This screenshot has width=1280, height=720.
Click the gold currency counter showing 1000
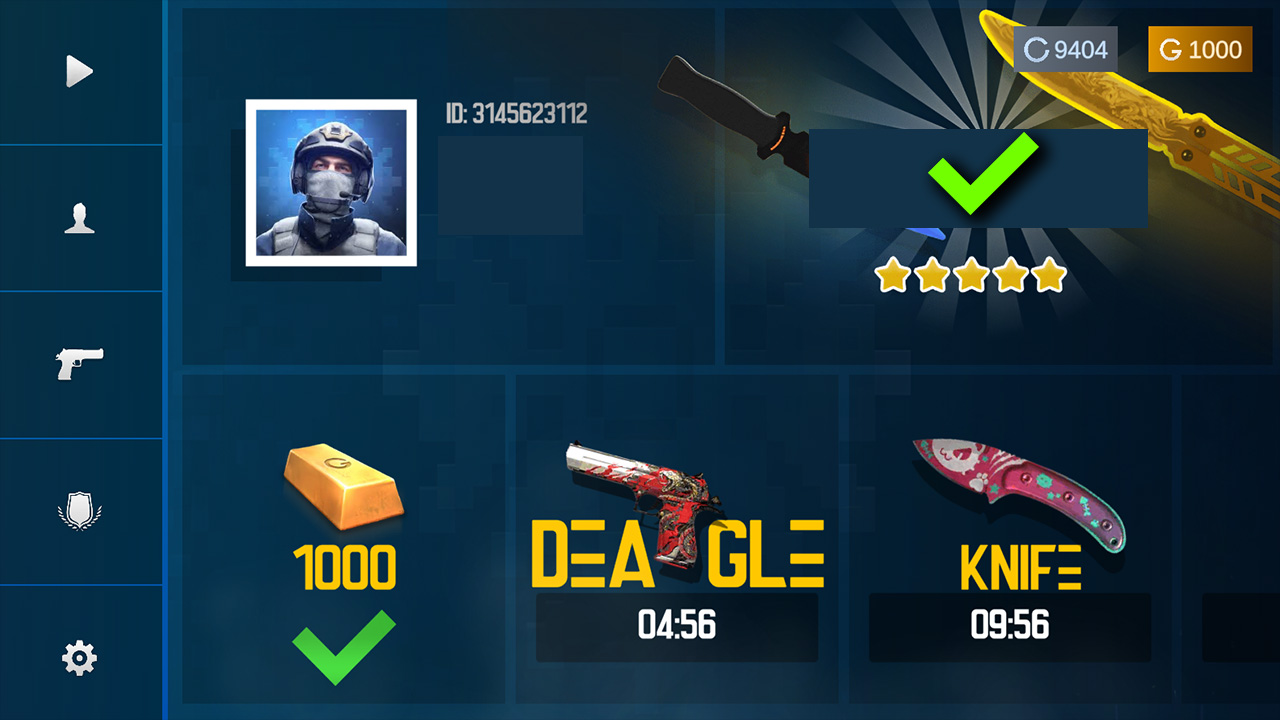(1199, 48)
